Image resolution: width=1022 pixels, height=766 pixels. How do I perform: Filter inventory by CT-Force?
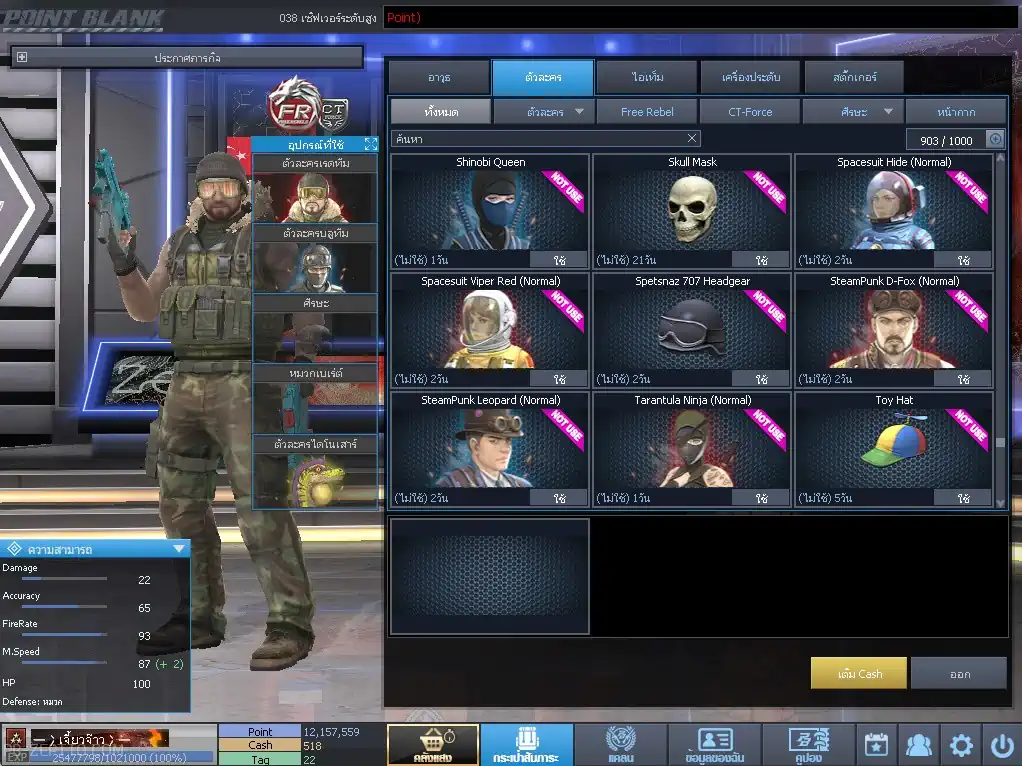click(x=750, y=112)
